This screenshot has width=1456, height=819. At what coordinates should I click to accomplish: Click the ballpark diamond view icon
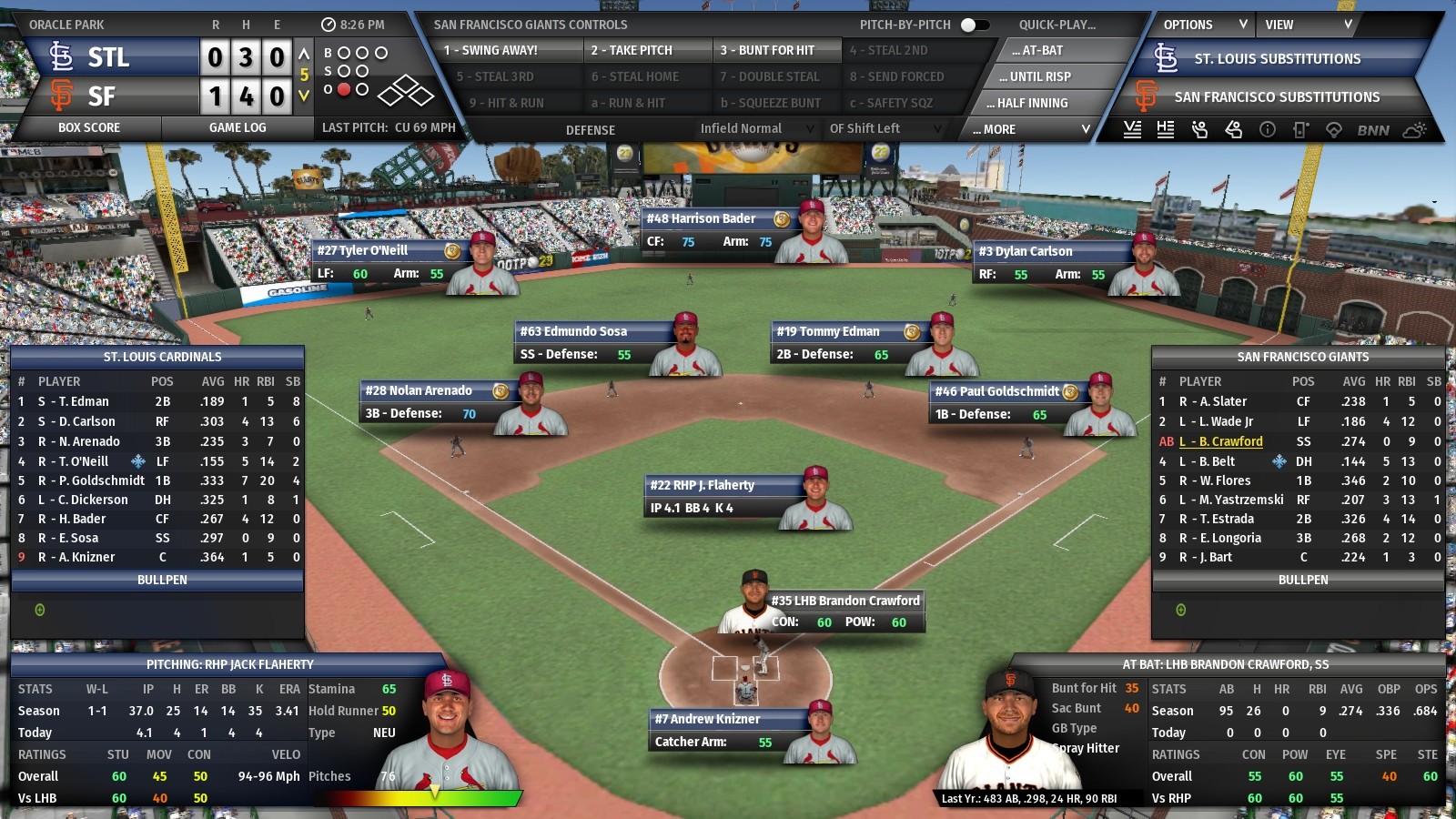pos(1333,130)
